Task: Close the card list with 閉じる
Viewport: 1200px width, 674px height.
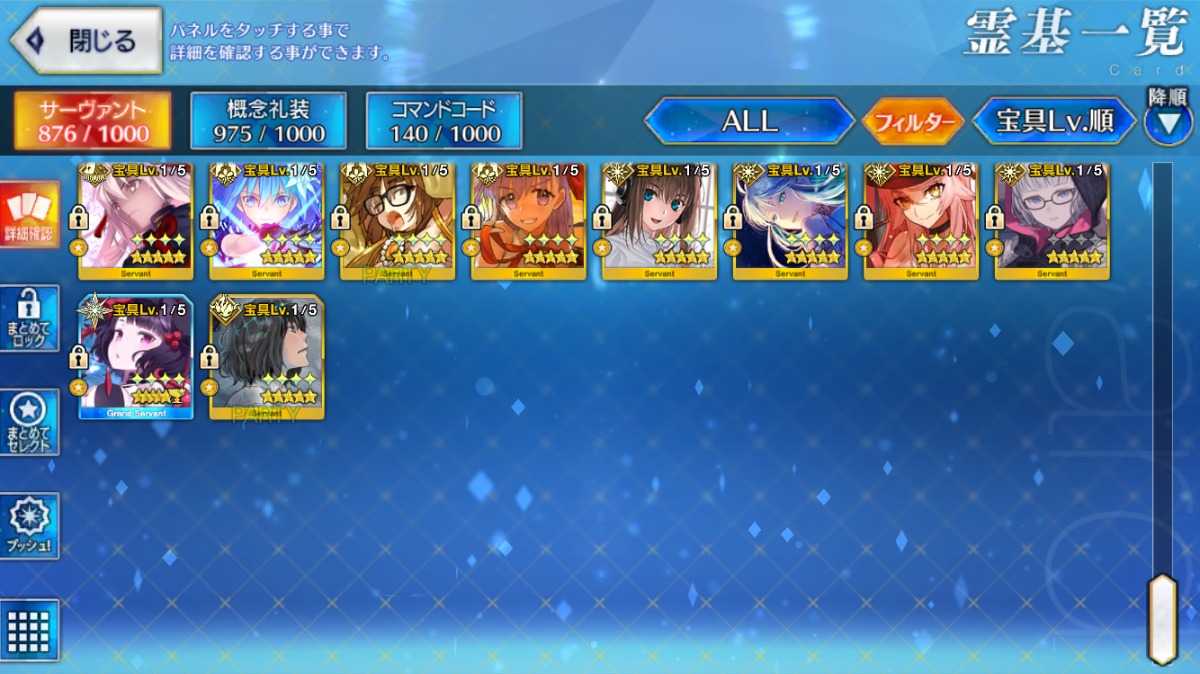Action: [x=86, y=41]
